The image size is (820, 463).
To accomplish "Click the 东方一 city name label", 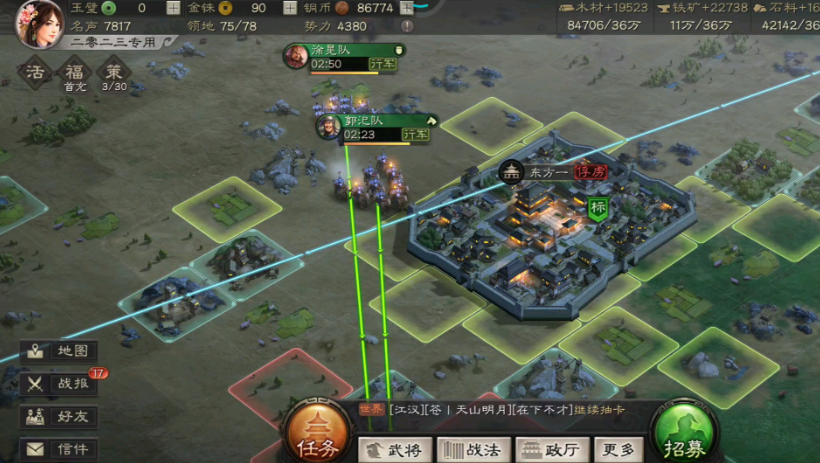I will (548, 172).
